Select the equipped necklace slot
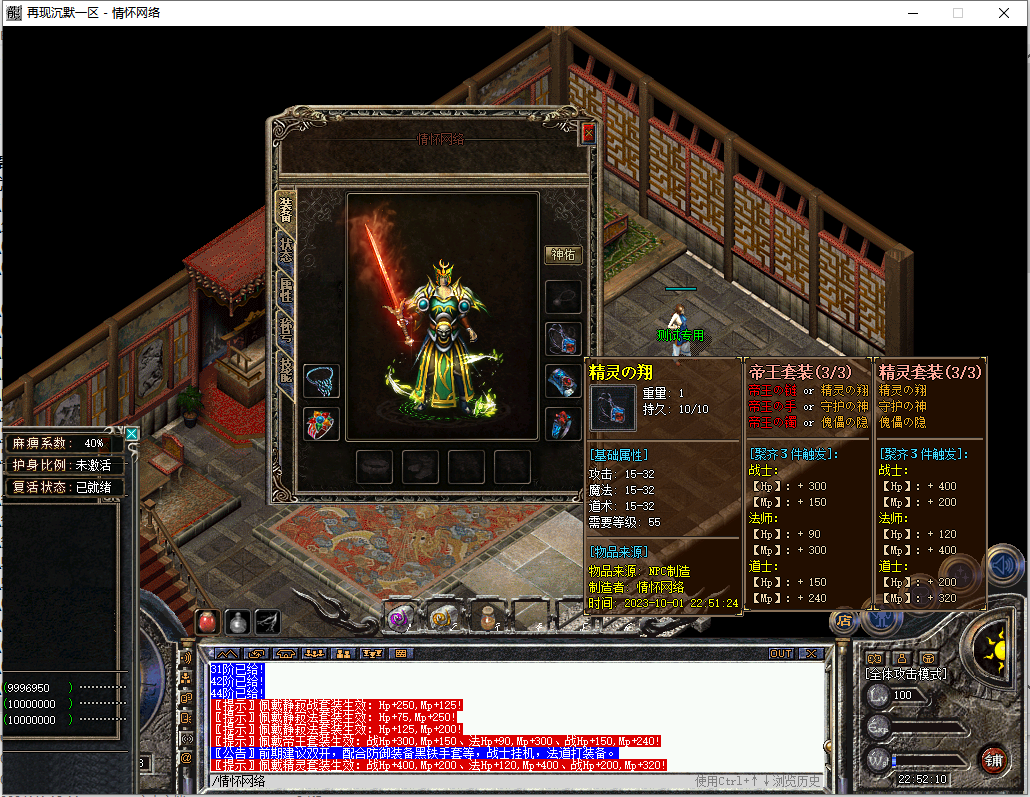This screenshot has width=1030, height=797. pos(321,380)
